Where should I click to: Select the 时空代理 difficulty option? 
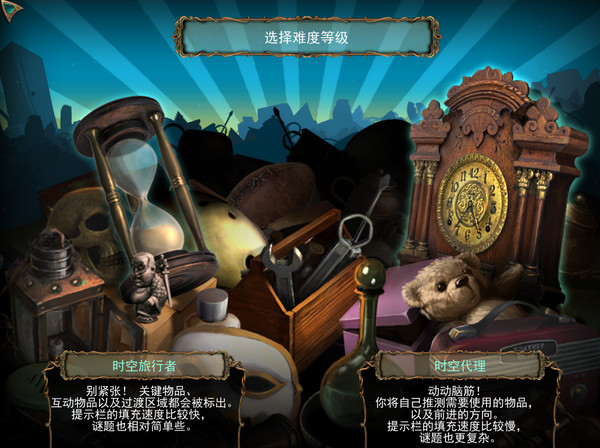click(x=460, y=366)
